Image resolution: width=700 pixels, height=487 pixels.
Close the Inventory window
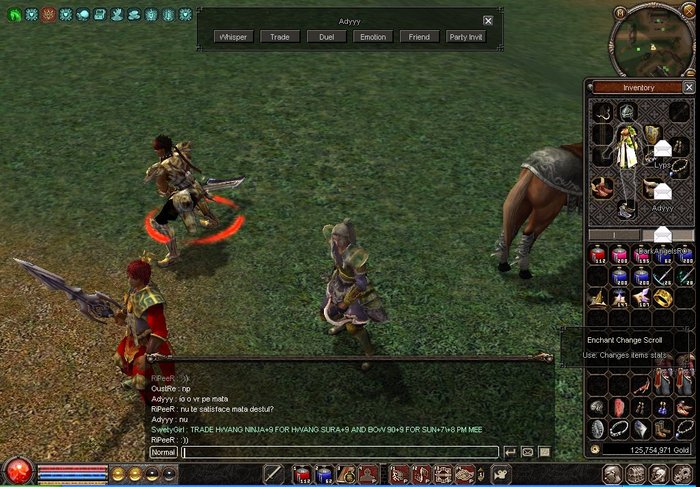689,87
